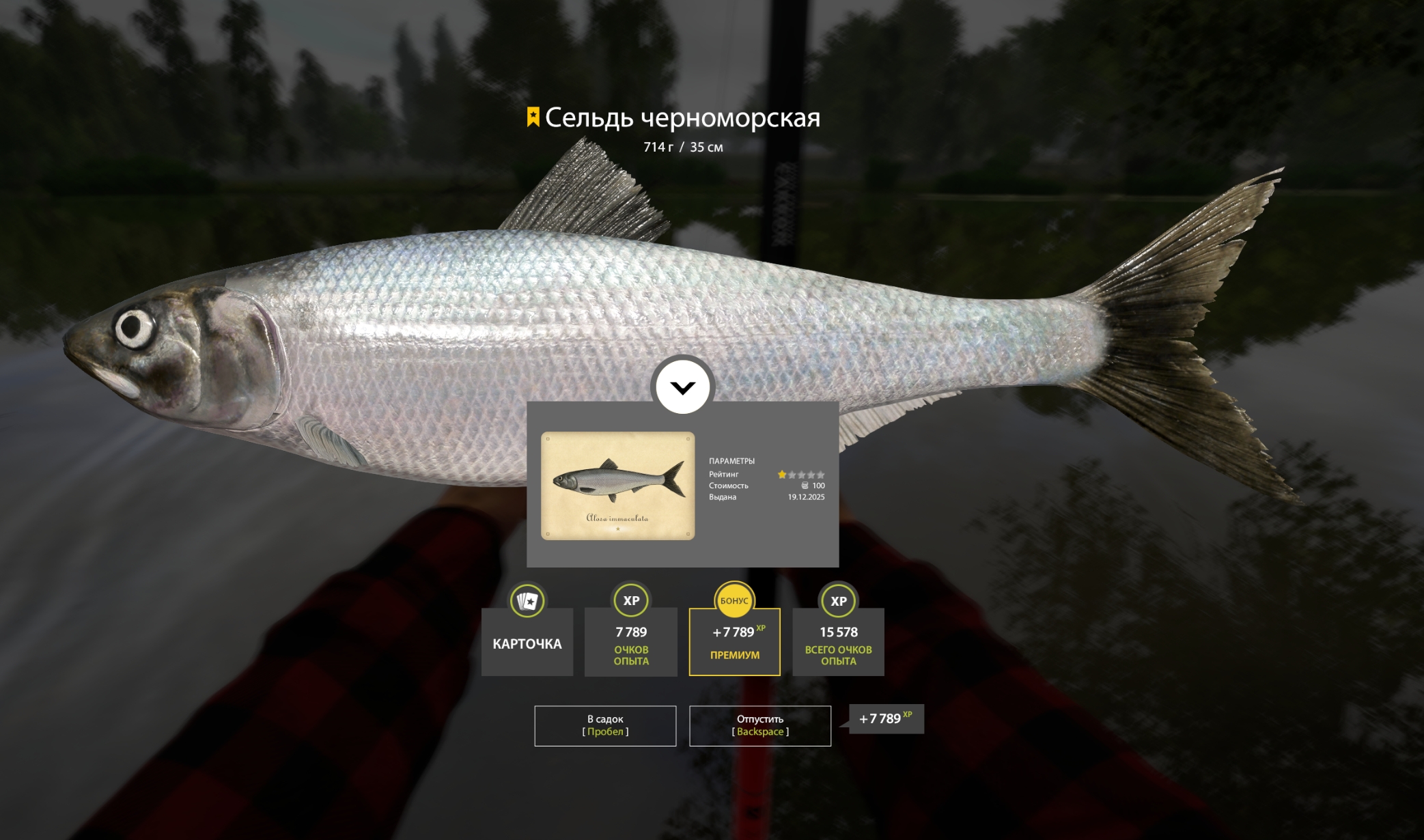Screen dimensions: 1424x840
Task: Click the ПРЕМИУМ label on the bonus panel
Action: point(734,655)
